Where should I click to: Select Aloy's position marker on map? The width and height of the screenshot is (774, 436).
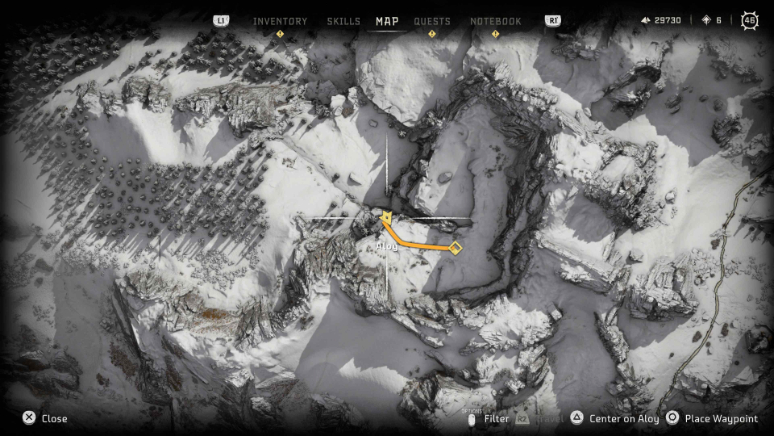[x=386, y=216]
